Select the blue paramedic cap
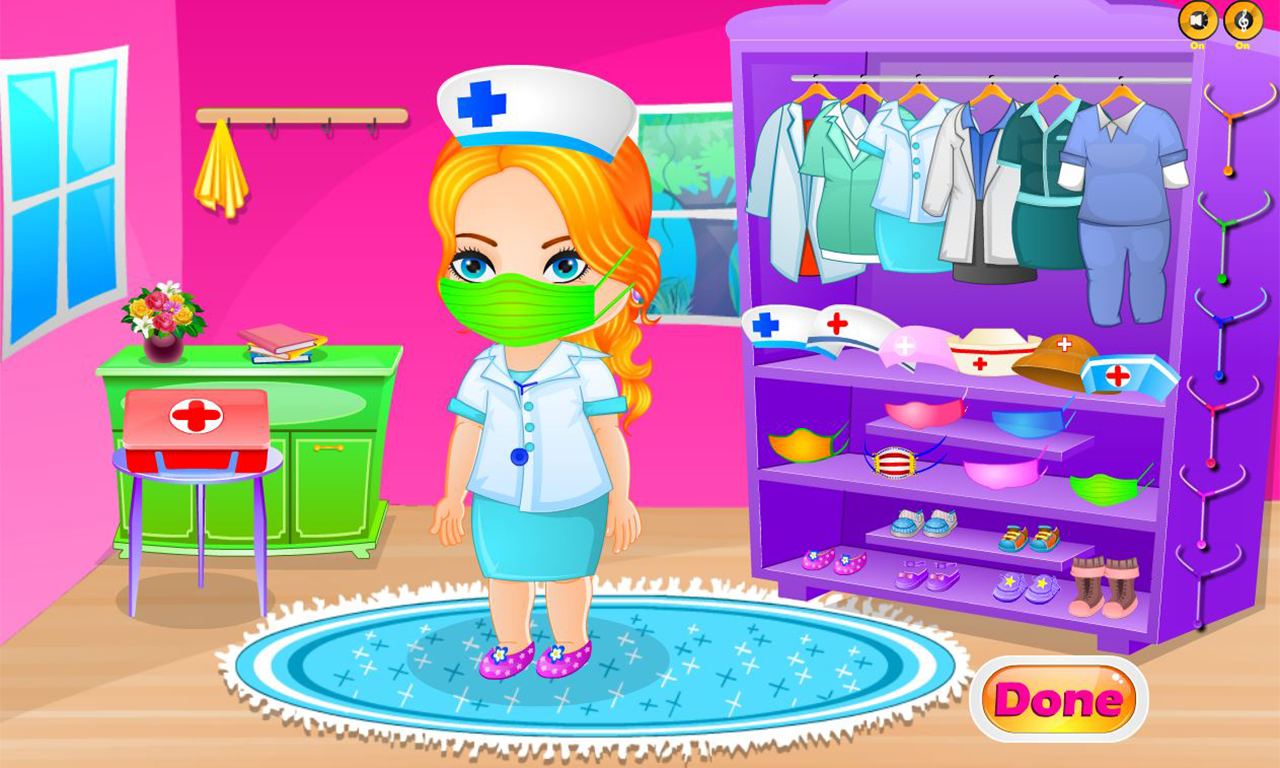Viewport: 1280px width, 768px height. (x=1125, y=375)
